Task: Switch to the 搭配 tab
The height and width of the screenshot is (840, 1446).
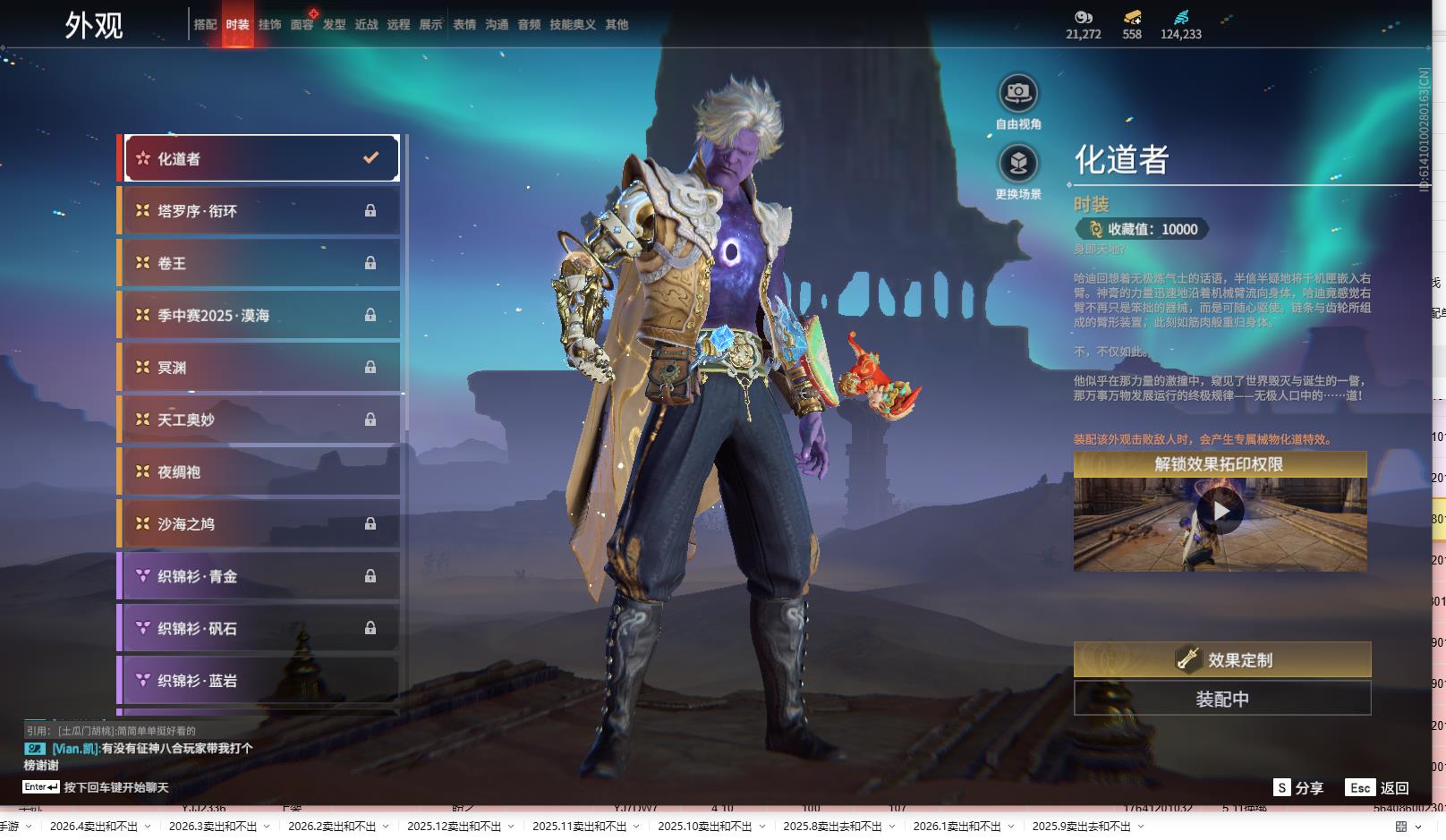Action: pyautogui.click(x=205, y=25)
